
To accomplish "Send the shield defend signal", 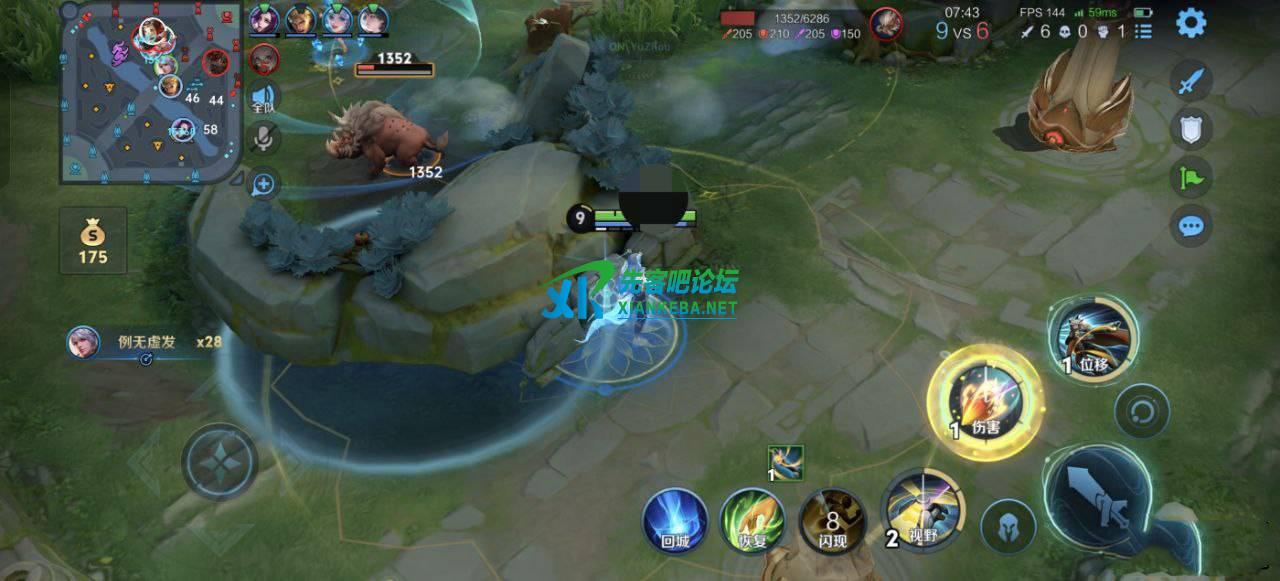I will [1190, 128].
